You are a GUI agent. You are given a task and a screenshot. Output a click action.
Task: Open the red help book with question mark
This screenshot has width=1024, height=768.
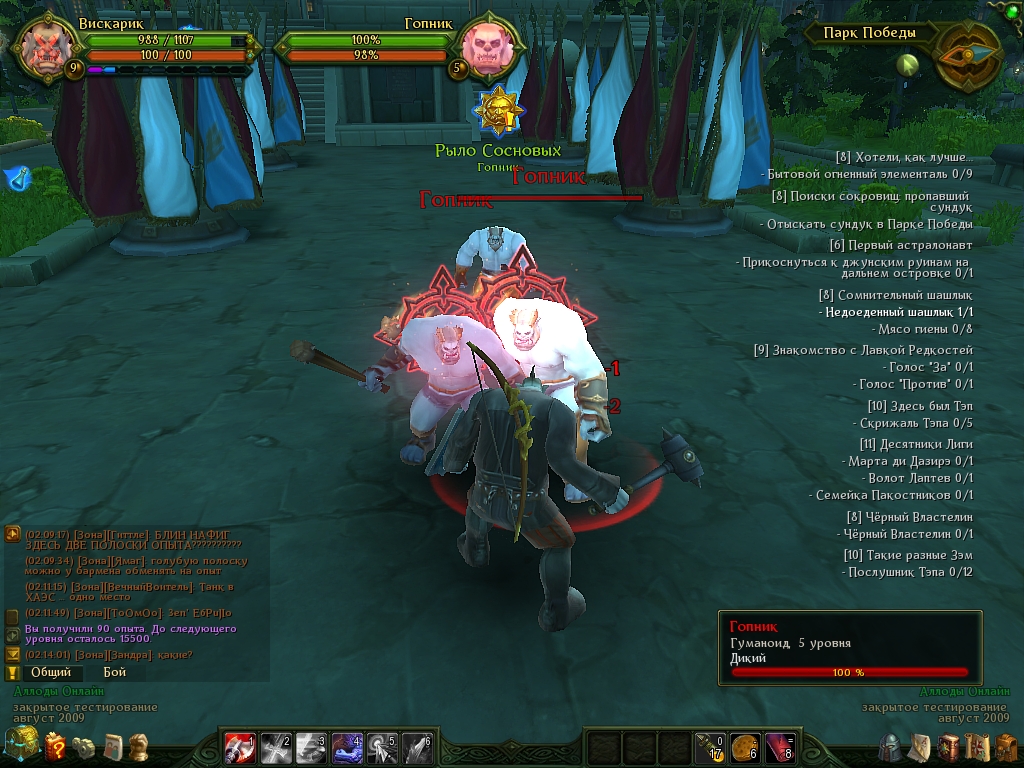coord(56,746)
